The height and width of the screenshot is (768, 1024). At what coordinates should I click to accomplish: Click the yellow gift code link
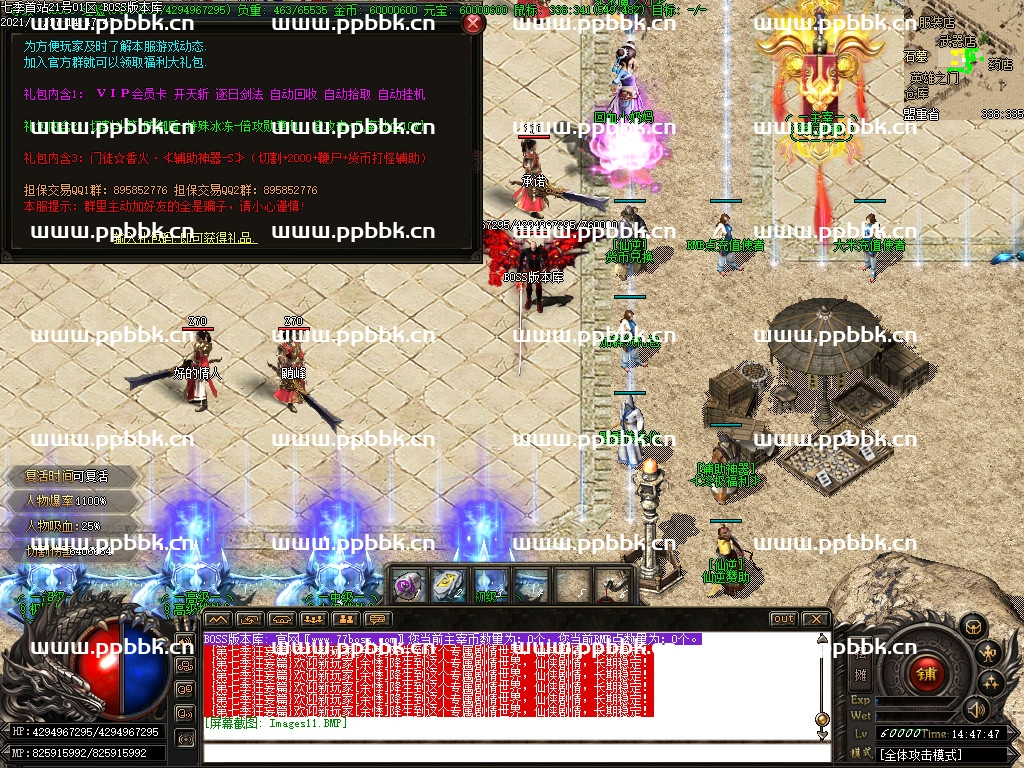coord(185,238)
